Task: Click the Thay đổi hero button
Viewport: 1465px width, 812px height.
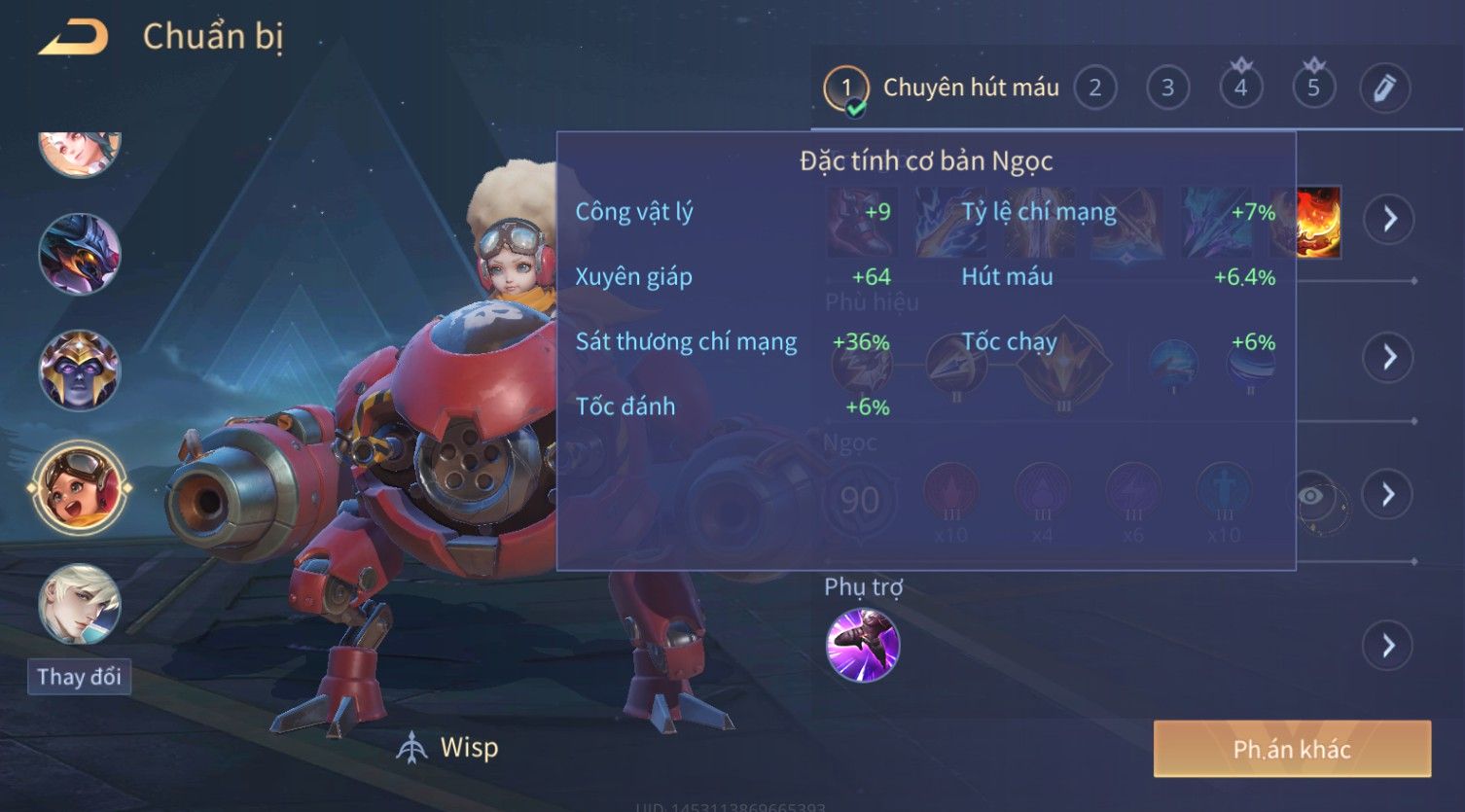Action: click(x=79, y=677)
